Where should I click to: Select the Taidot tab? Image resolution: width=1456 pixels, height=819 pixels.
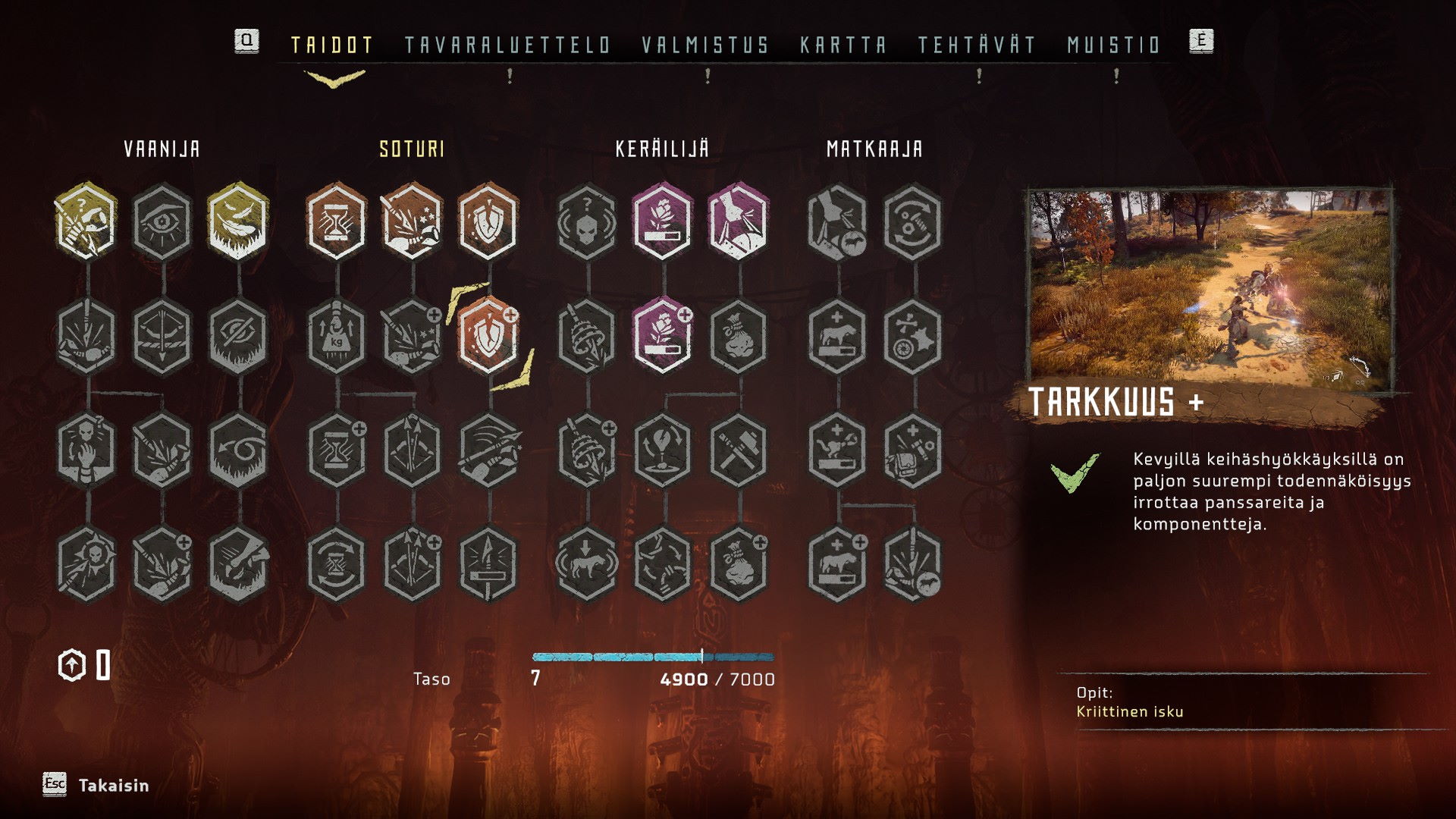click(332, 45)
